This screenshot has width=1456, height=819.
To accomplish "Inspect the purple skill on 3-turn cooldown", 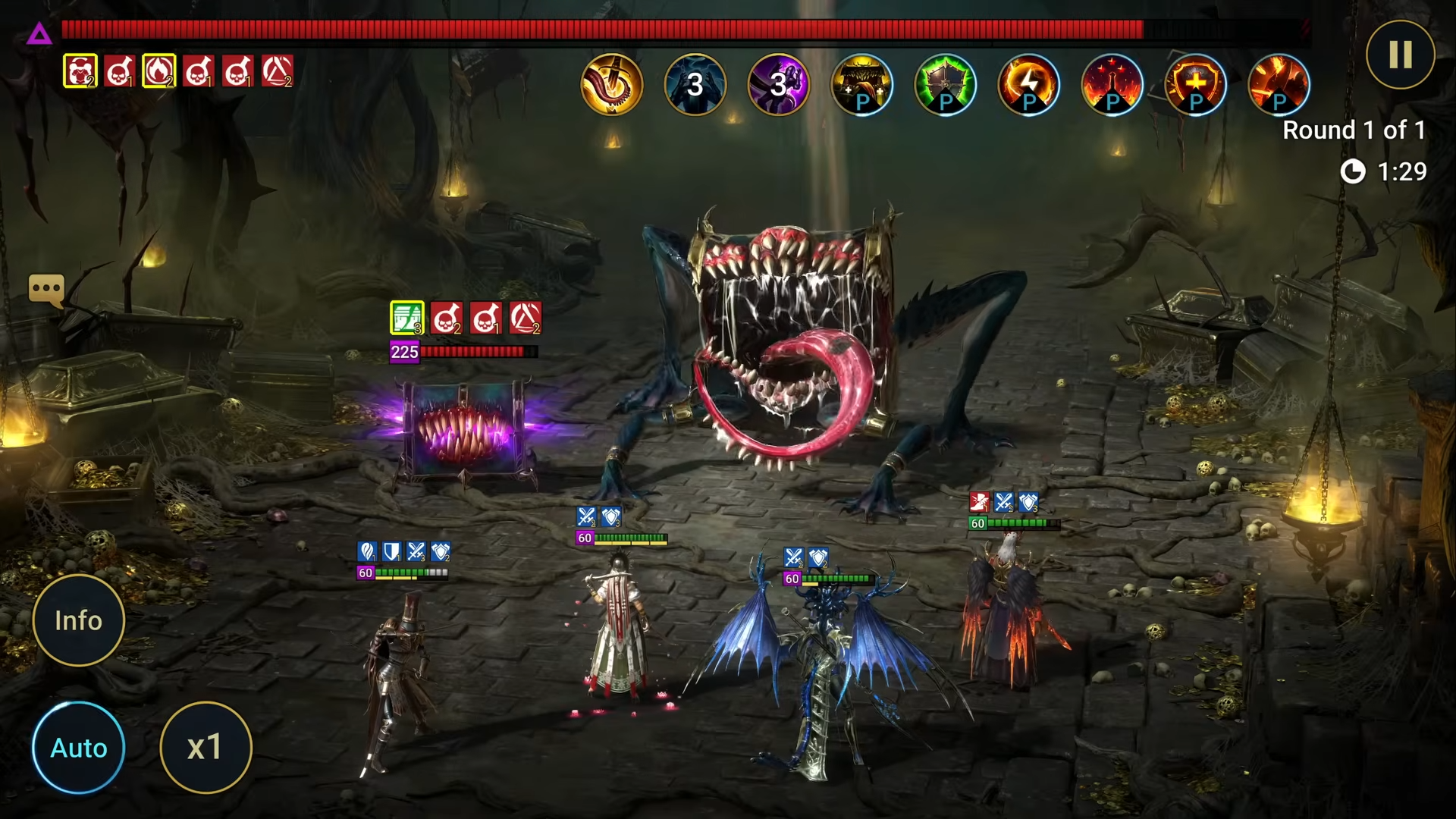I will point(779,85).
